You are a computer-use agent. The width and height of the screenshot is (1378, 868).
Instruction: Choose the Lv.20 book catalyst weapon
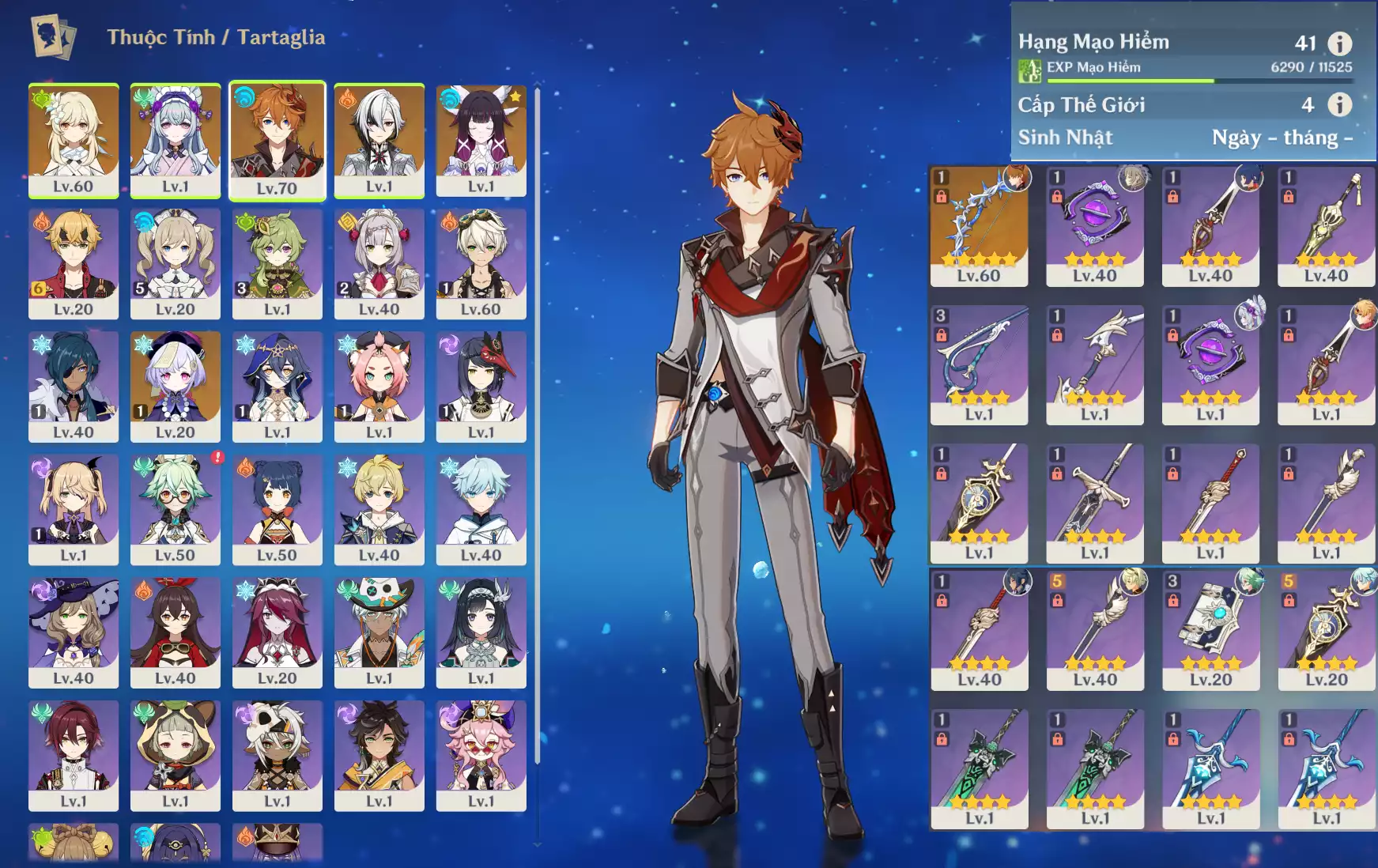coord(1210,630)
